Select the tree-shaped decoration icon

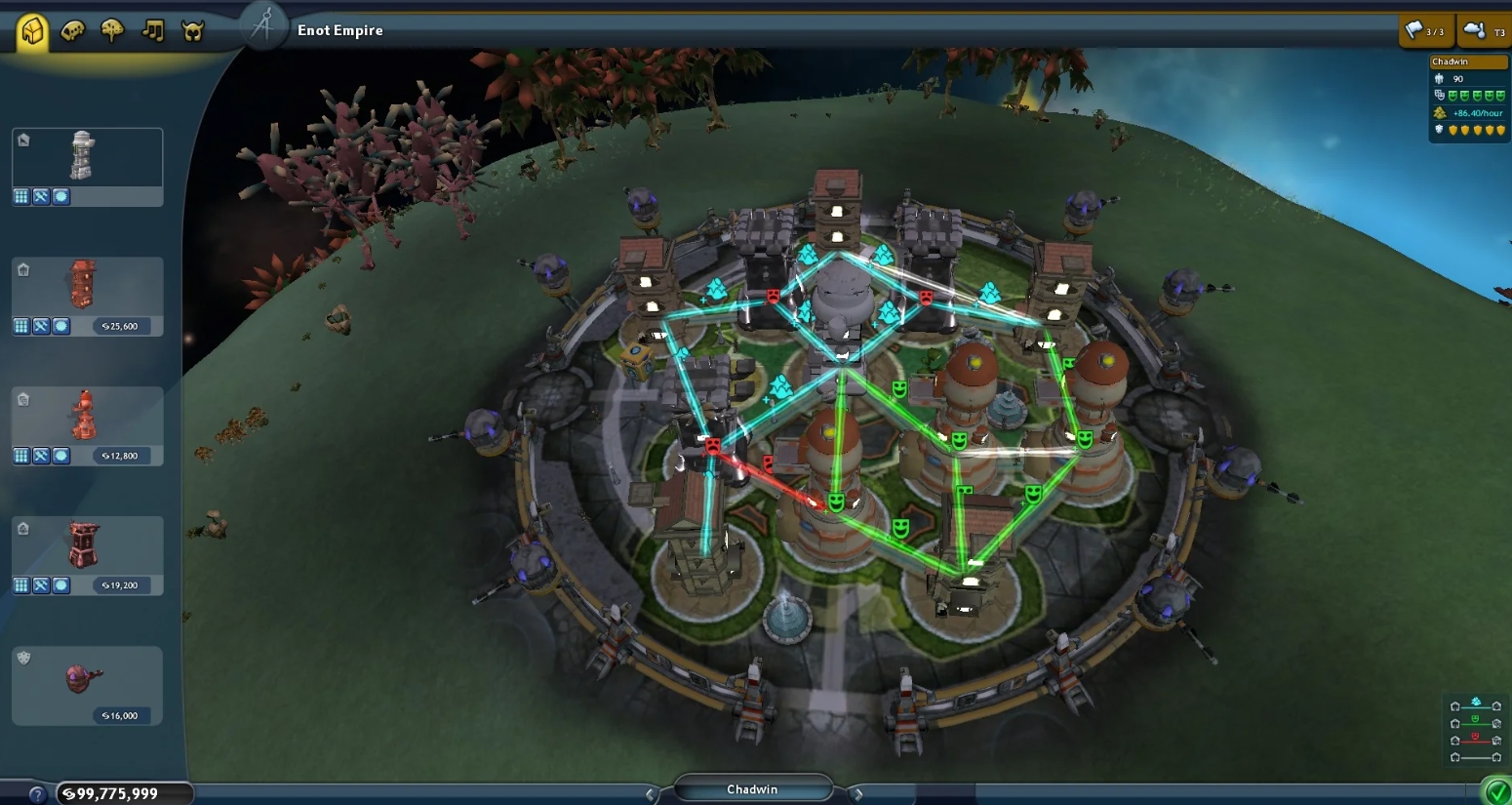click(x=110, y=30)
